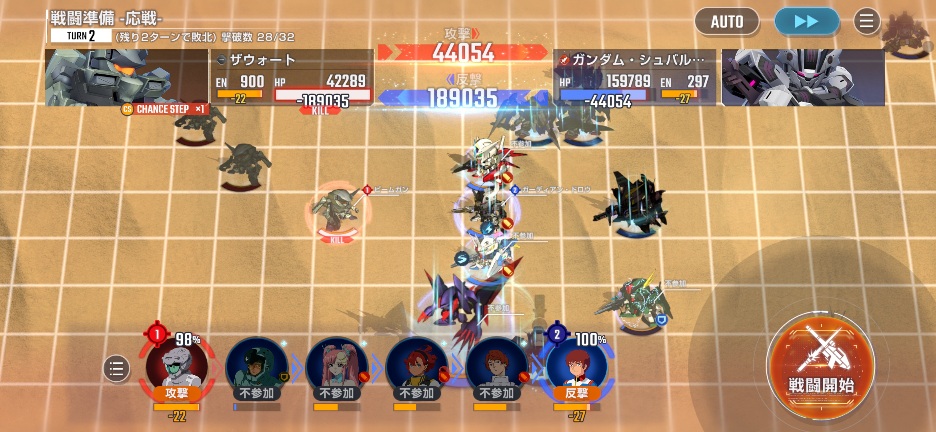This screenshot has height=432, width=936.
Task: Open the list menu beside the pilot row
Action: click(x=117, y=368)
